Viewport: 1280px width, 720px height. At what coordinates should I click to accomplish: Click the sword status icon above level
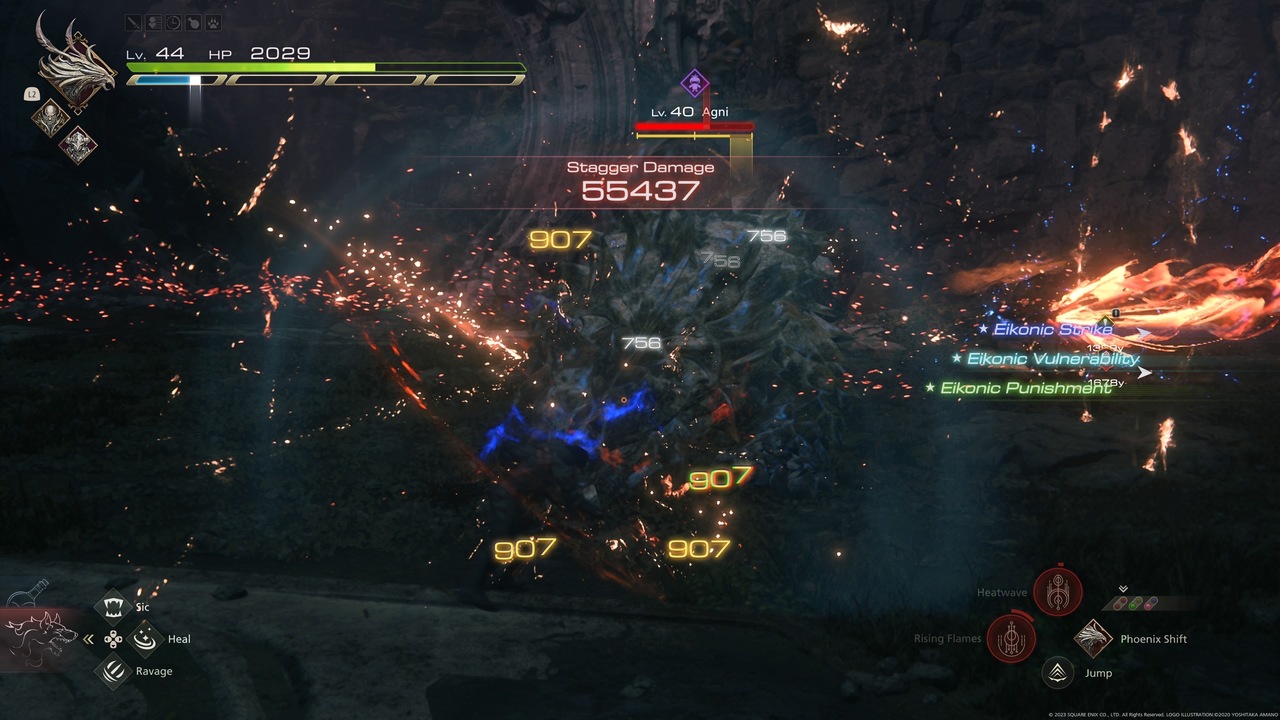click(135, 22)
